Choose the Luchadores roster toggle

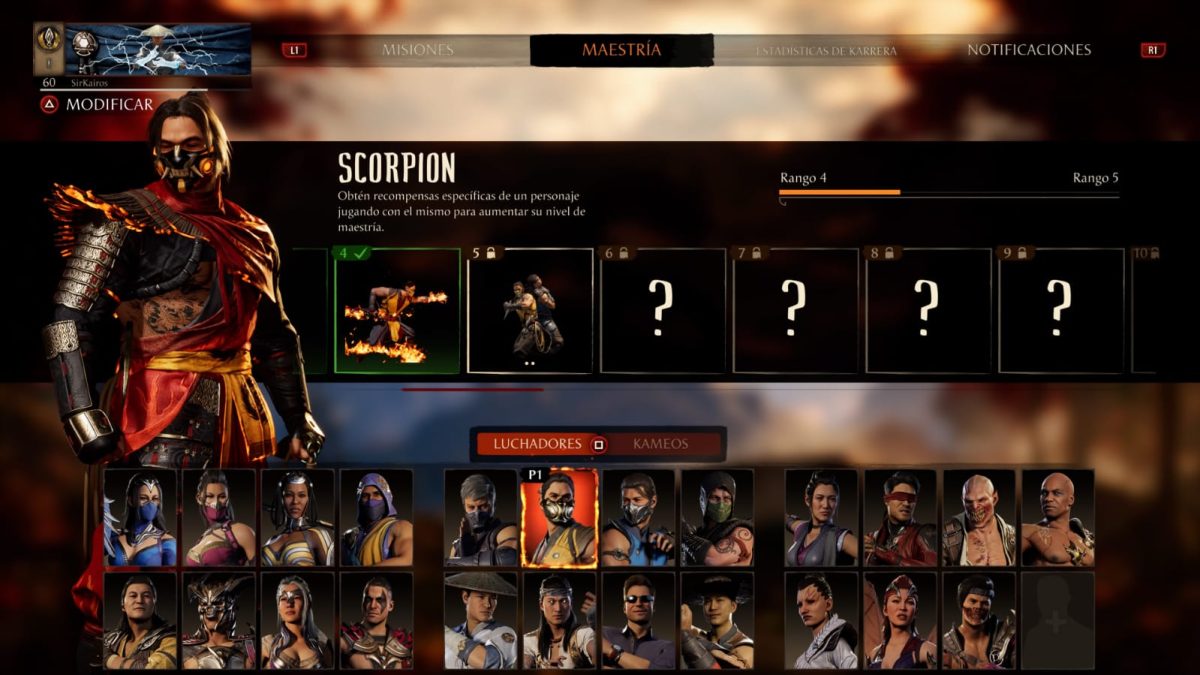pos(536,444)
